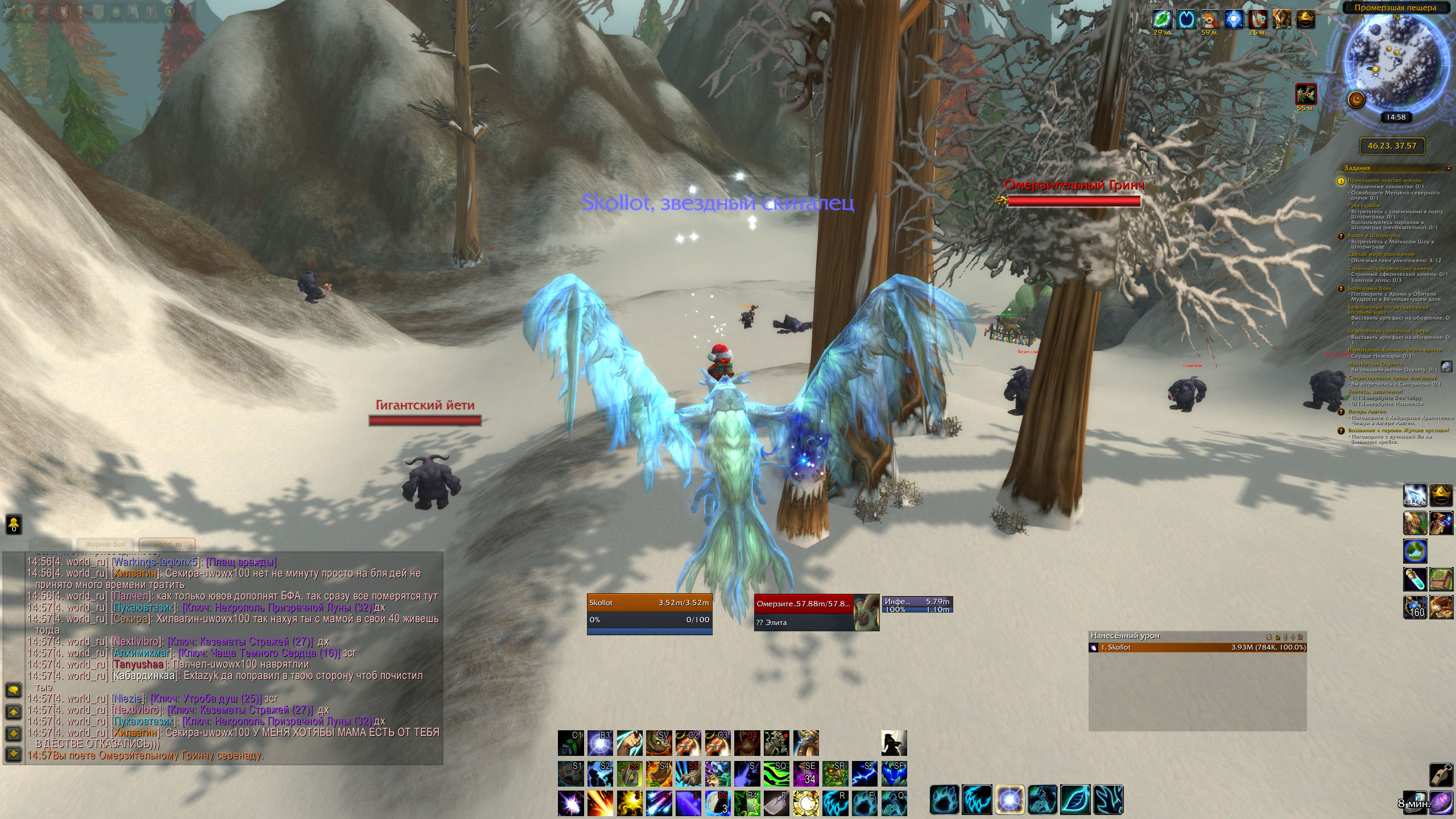Open the chat menu speech bubble button

click(14, 690)
